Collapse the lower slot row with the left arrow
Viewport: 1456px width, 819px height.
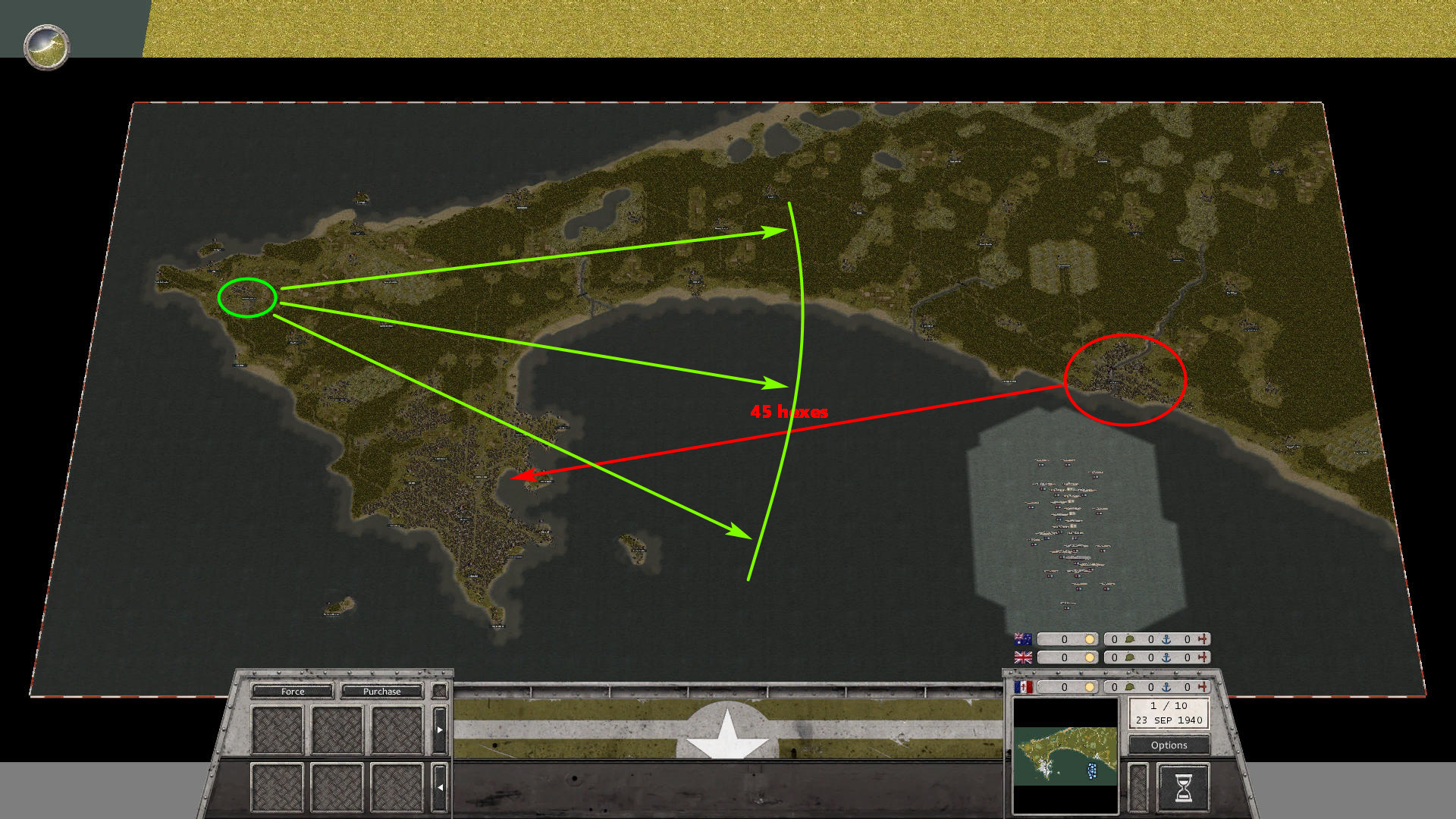coord(441,787)
